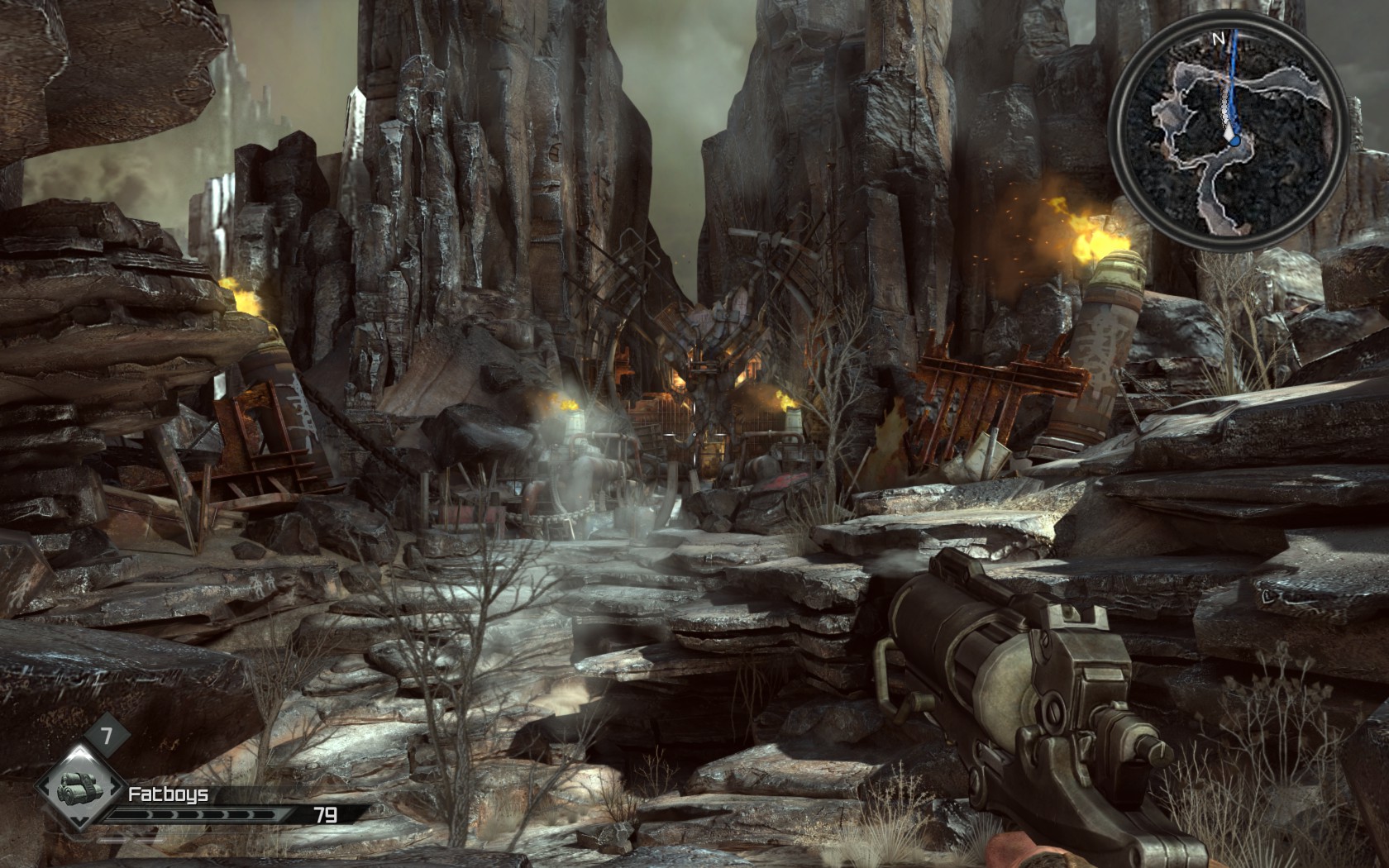Switch ammo type with the right arrow
This screenshot has width=1389, height=868.
click(114, 787)
